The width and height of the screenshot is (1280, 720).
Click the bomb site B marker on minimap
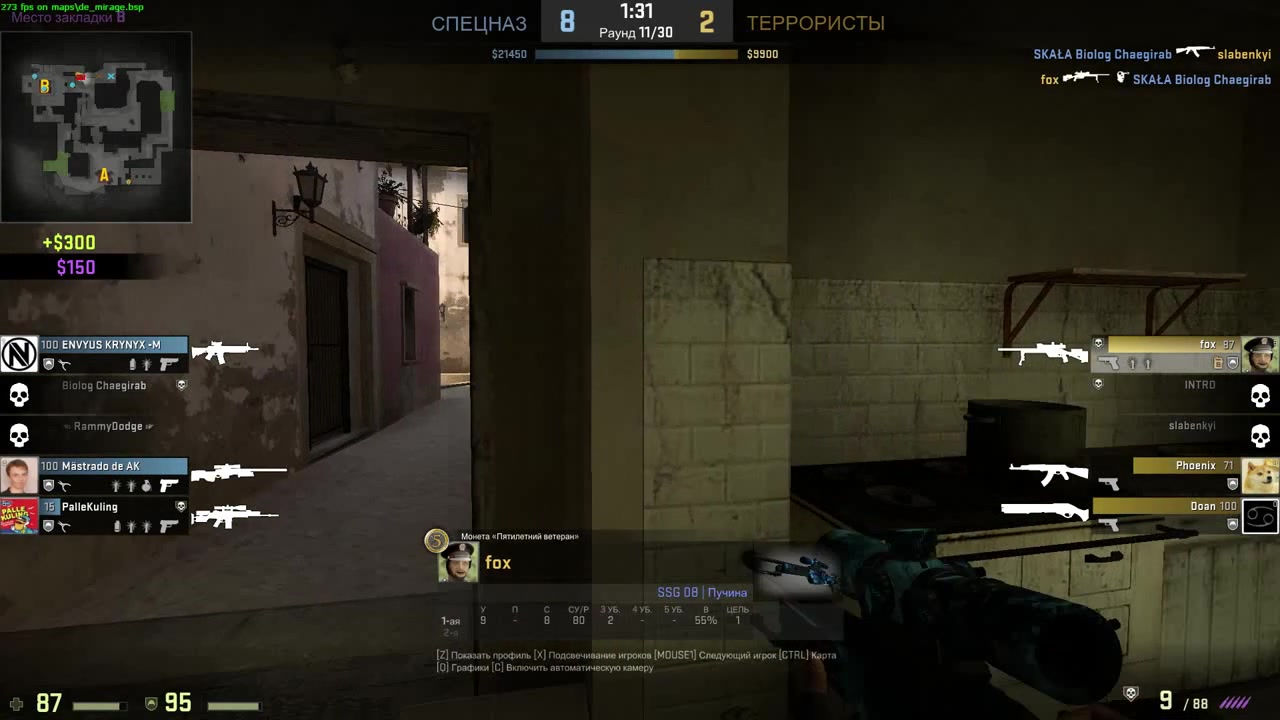pyautogui.click(x=44, y=87)
